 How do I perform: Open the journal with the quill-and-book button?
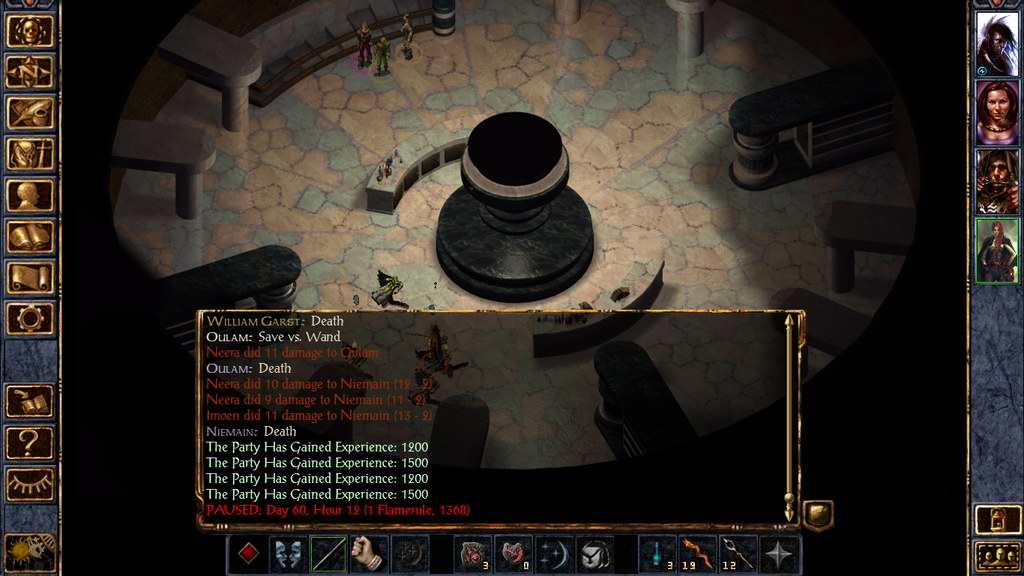pos(30,113)
